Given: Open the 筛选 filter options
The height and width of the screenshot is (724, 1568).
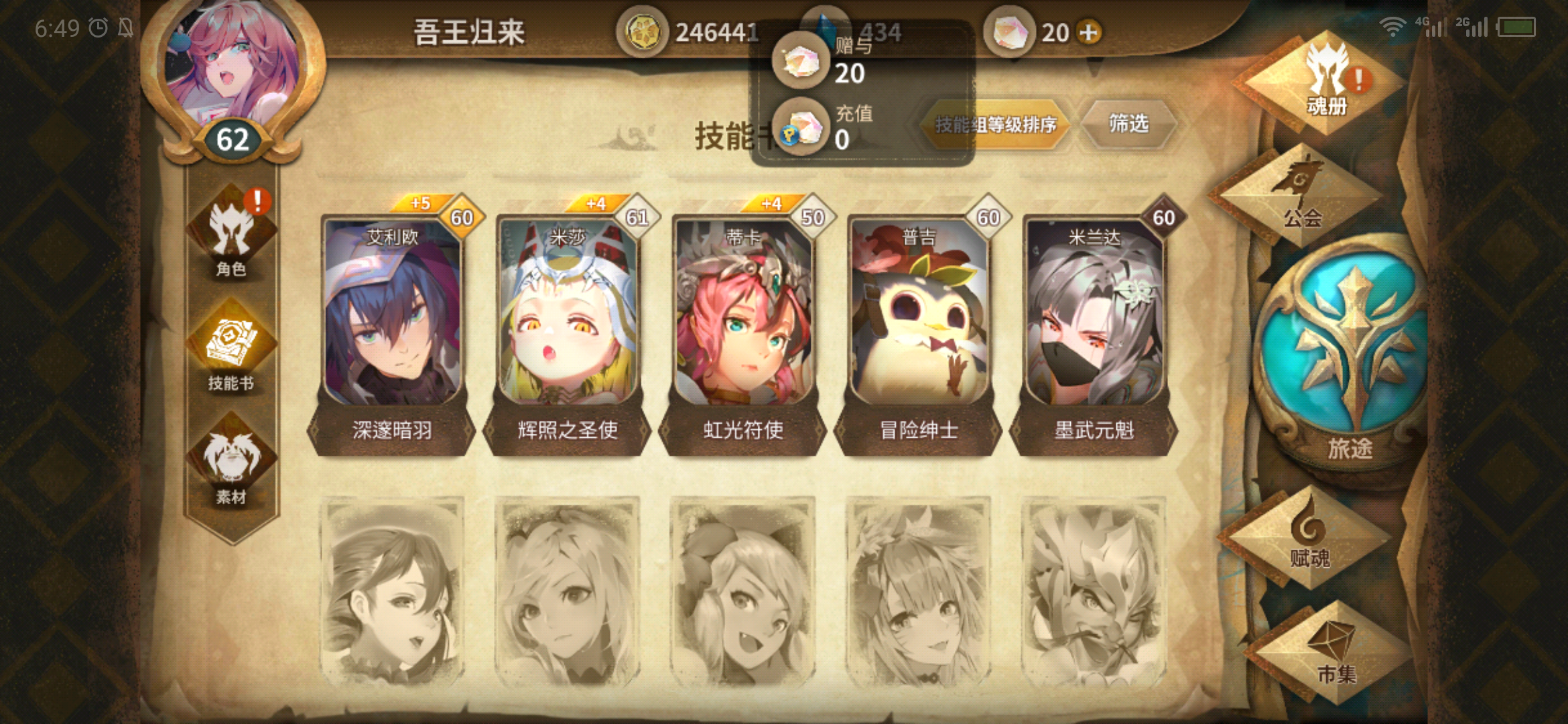Looking at the screenshot, I should coord(1128,125).
